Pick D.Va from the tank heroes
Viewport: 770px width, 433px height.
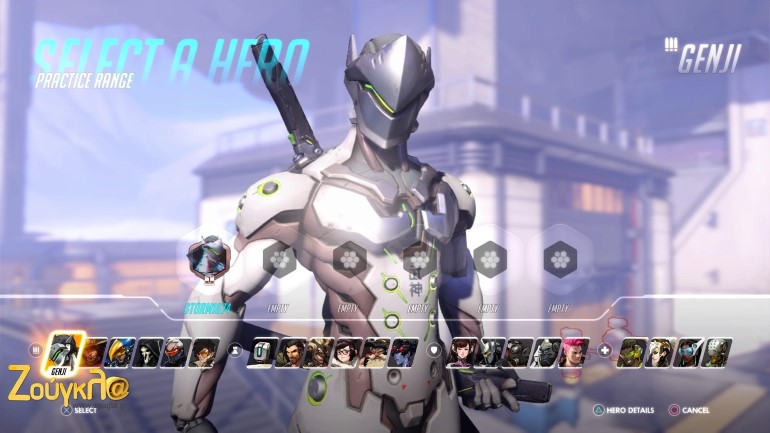[462, 351]
